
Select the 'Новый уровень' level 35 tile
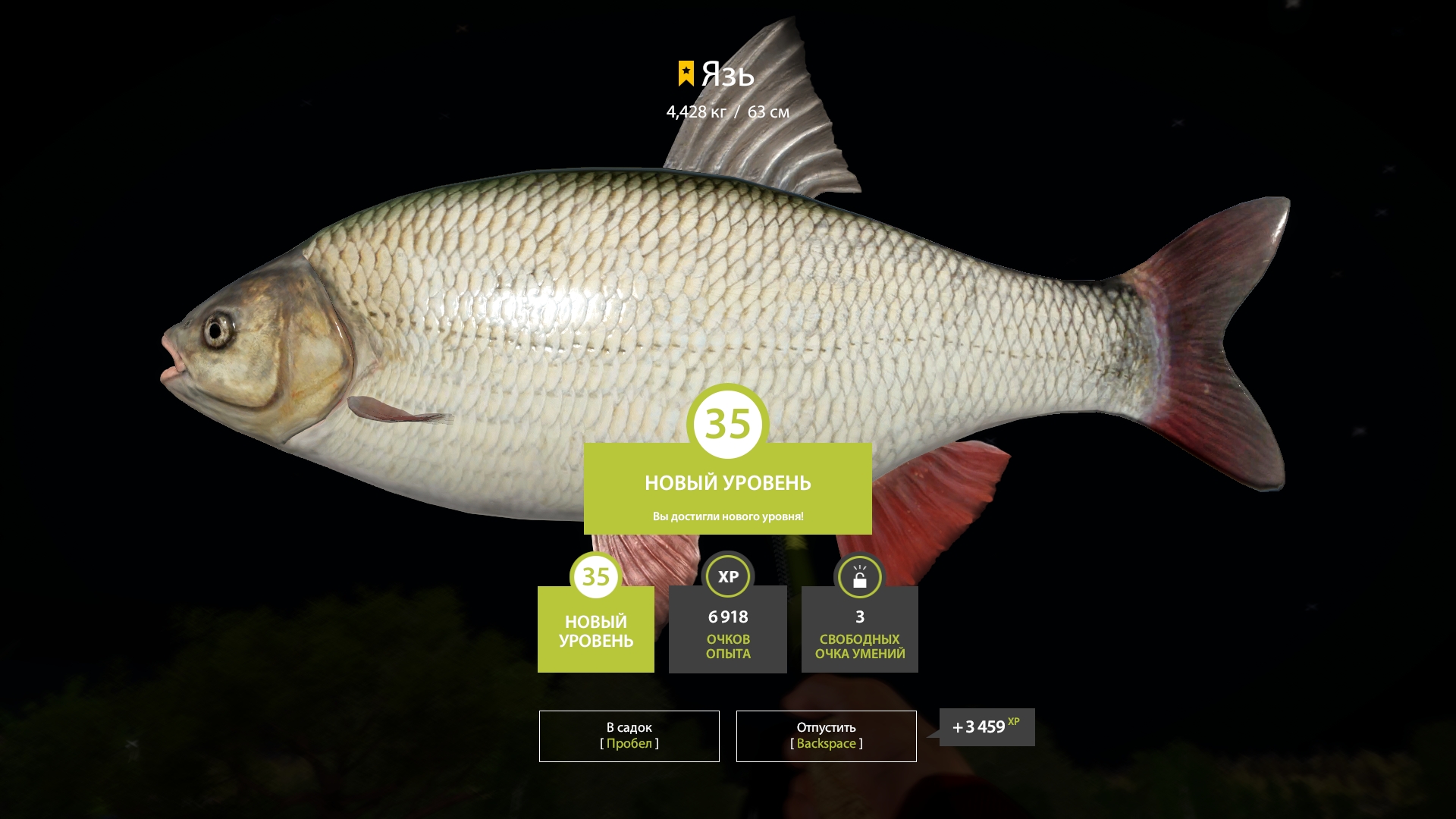596,629
